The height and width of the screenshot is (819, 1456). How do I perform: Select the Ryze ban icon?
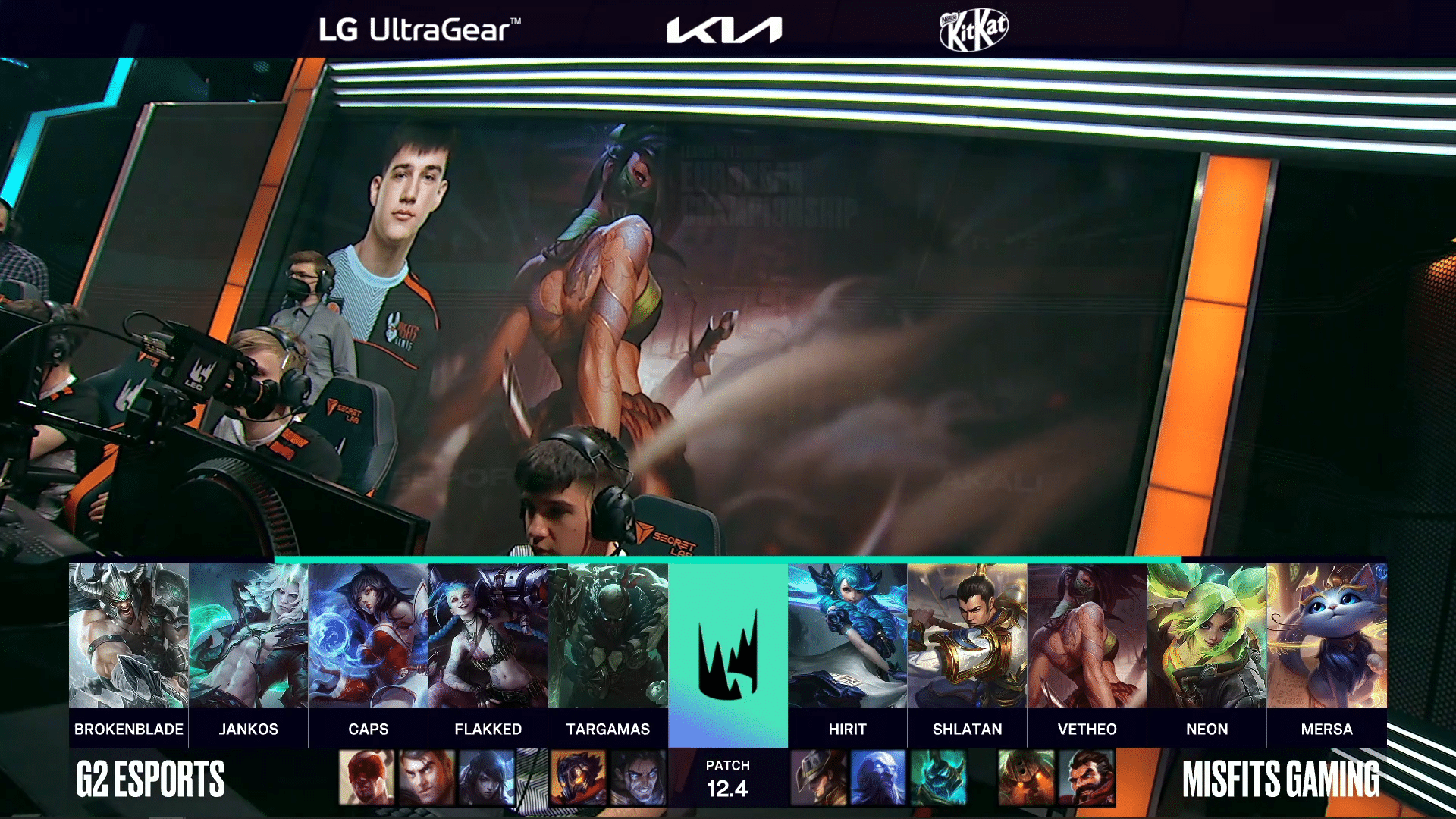pos(878,777)
